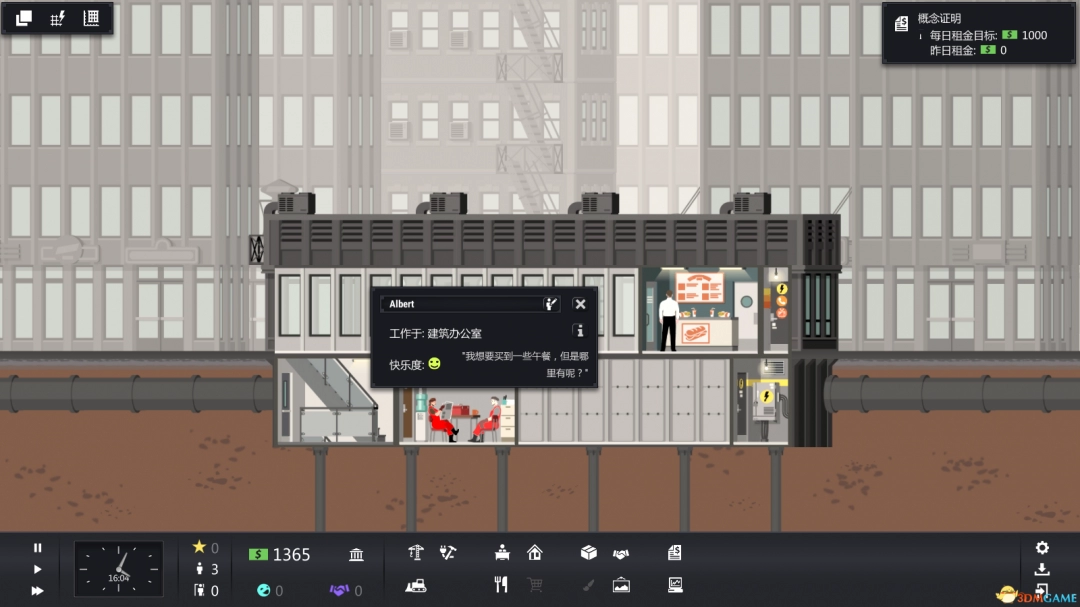
Task: Open the handshake contracts panel
Action: [x=621, y=552]
